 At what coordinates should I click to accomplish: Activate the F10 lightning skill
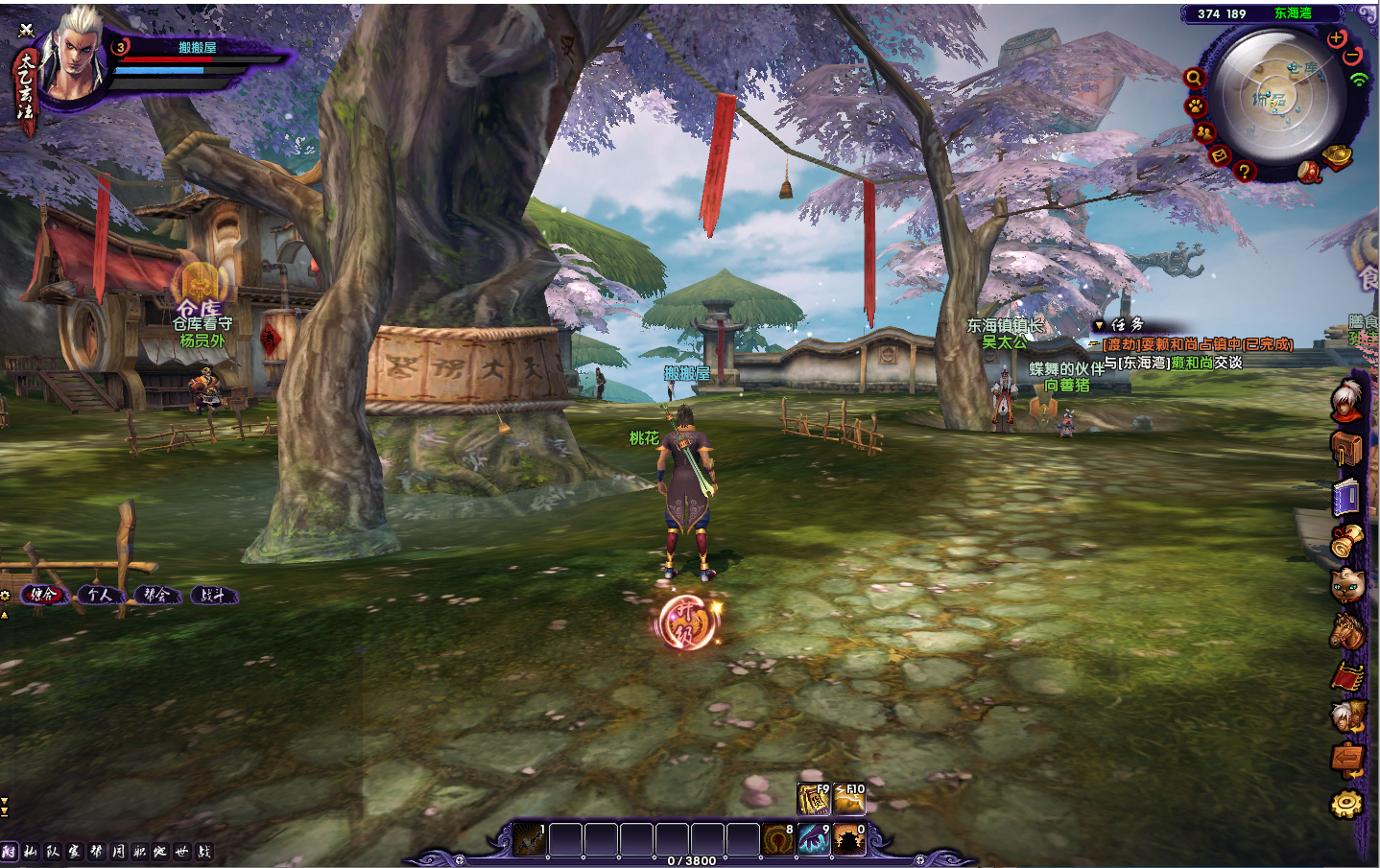[849, 799]
